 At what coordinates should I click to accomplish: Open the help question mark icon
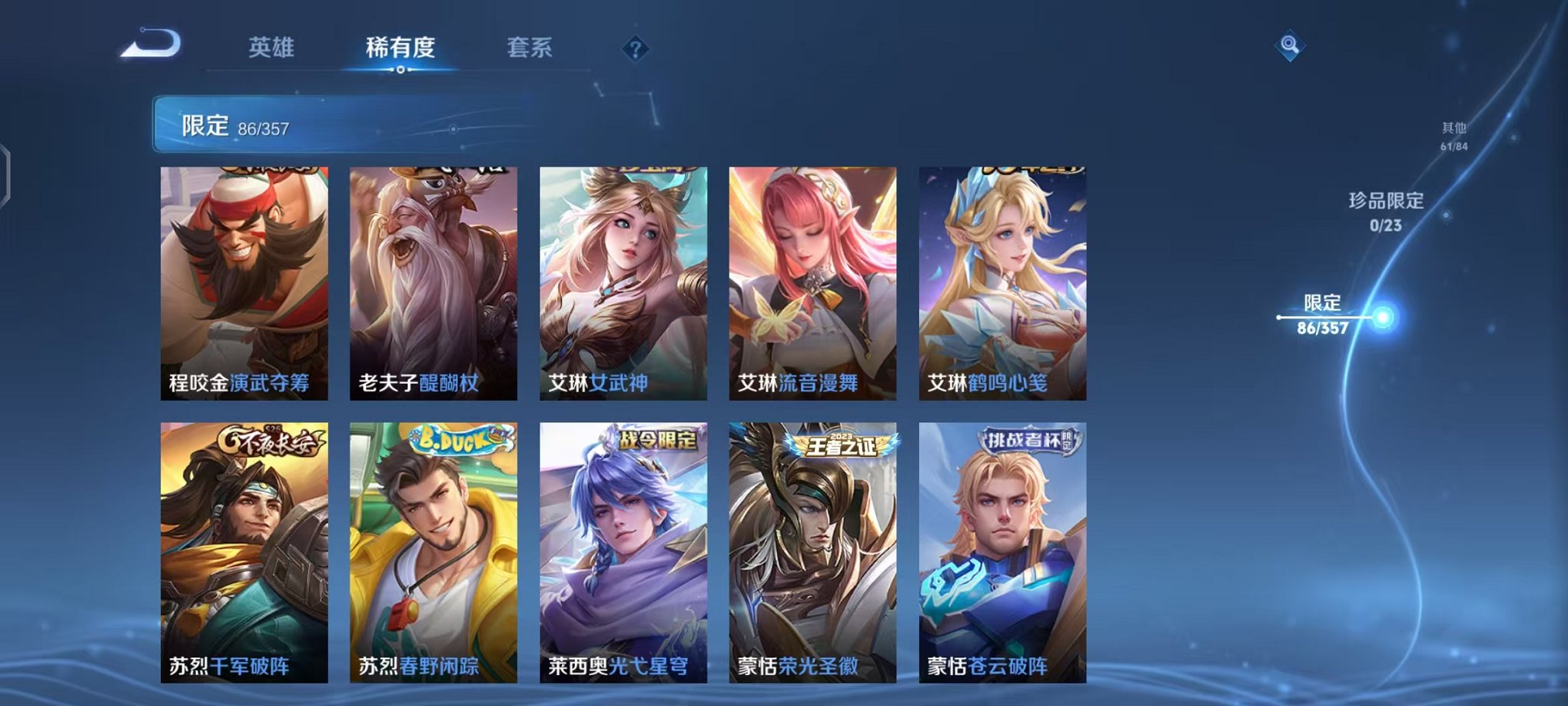[x=634, y=50]
